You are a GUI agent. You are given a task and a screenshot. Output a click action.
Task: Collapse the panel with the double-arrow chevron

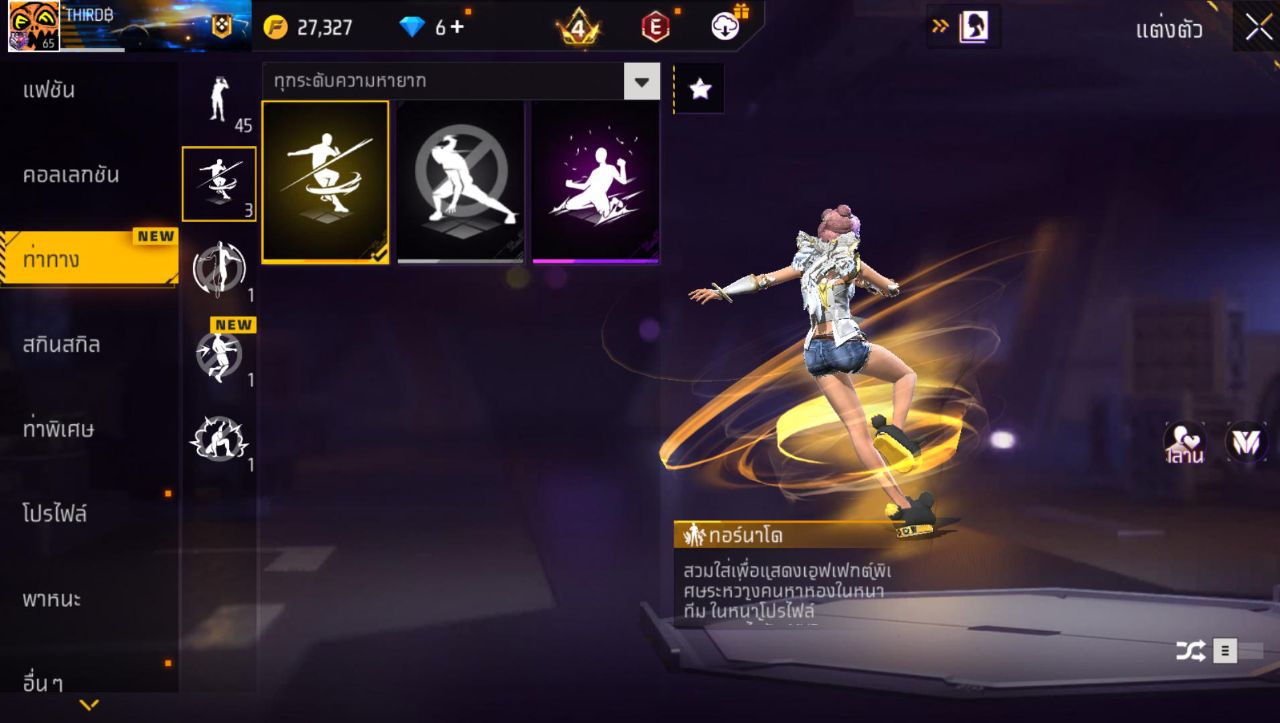(940, 27)
